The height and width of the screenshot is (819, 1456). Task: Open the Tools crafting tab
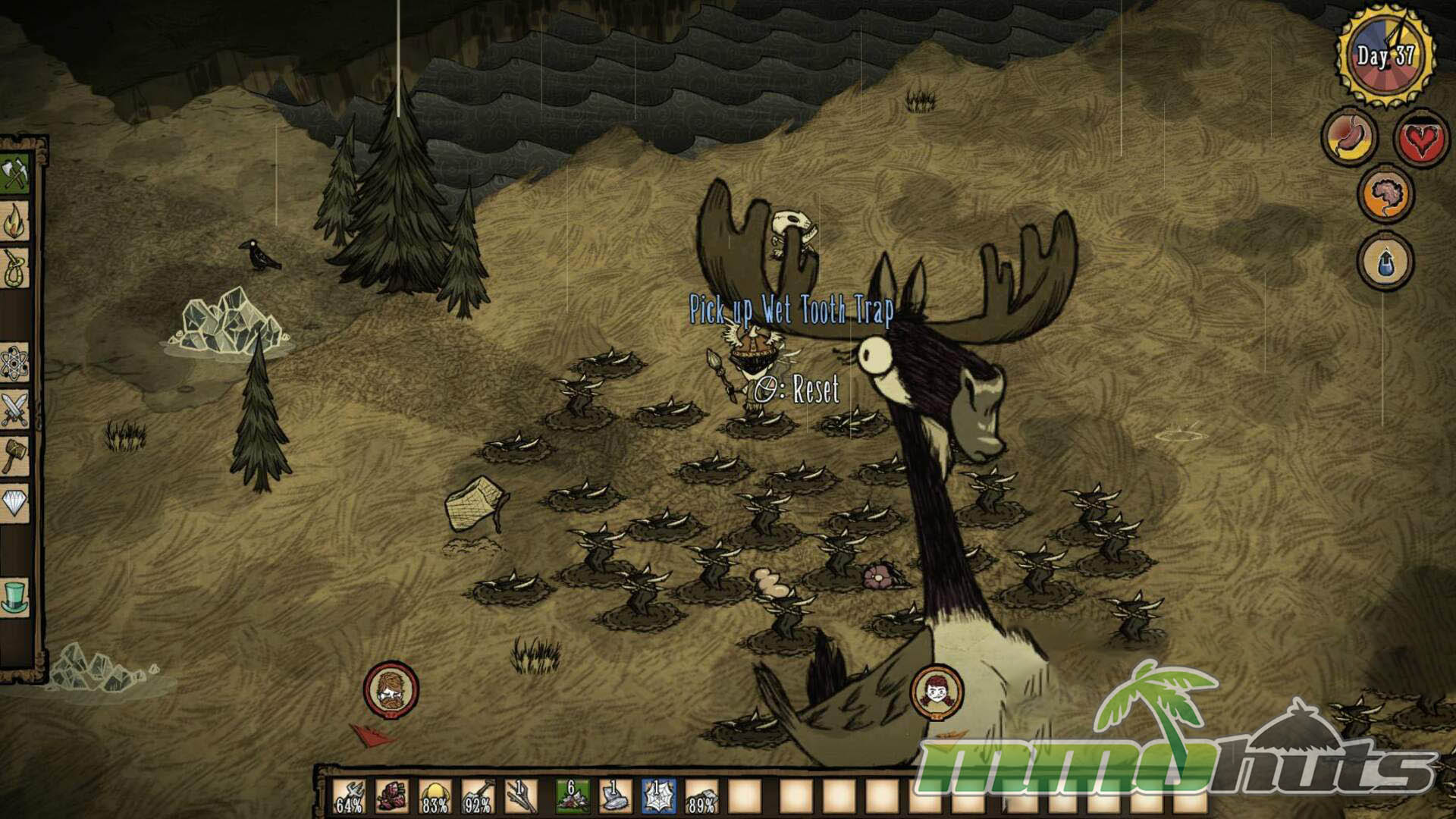(x=15, y=175)
